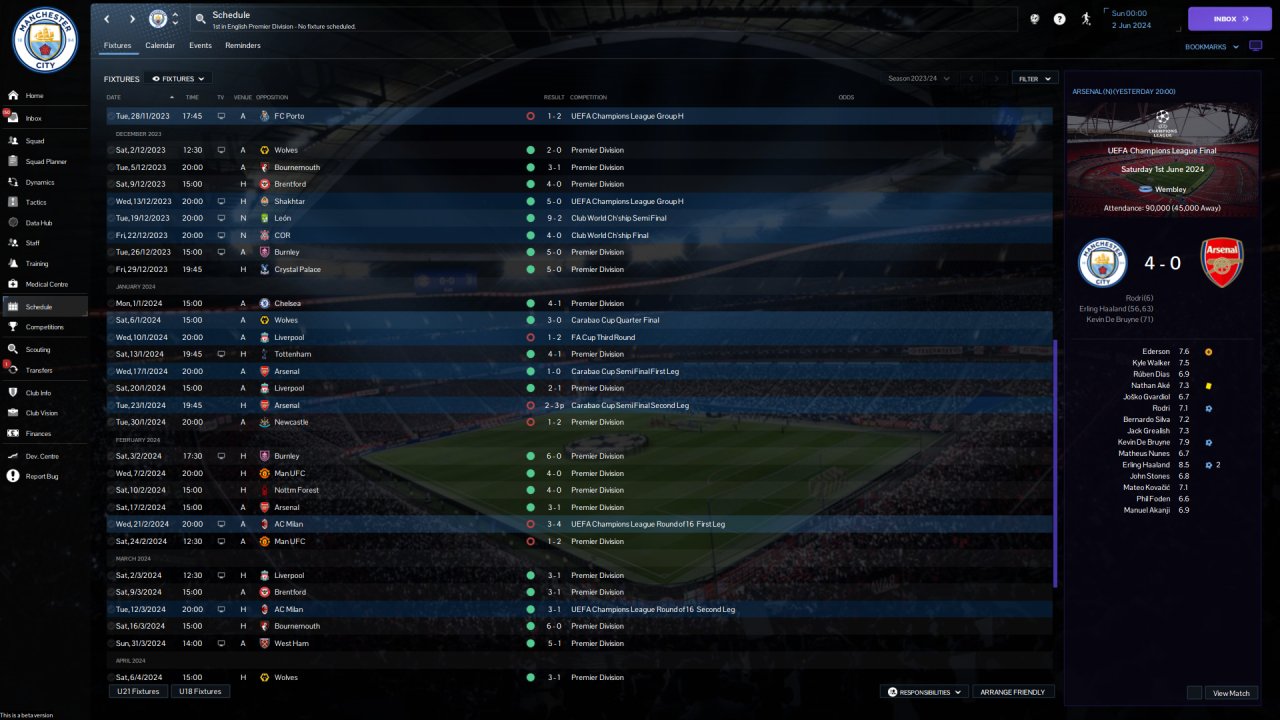Open the Responsibilities dropdown
Viewport: 1280px width, 720px height.
click(x=925, y=692)
